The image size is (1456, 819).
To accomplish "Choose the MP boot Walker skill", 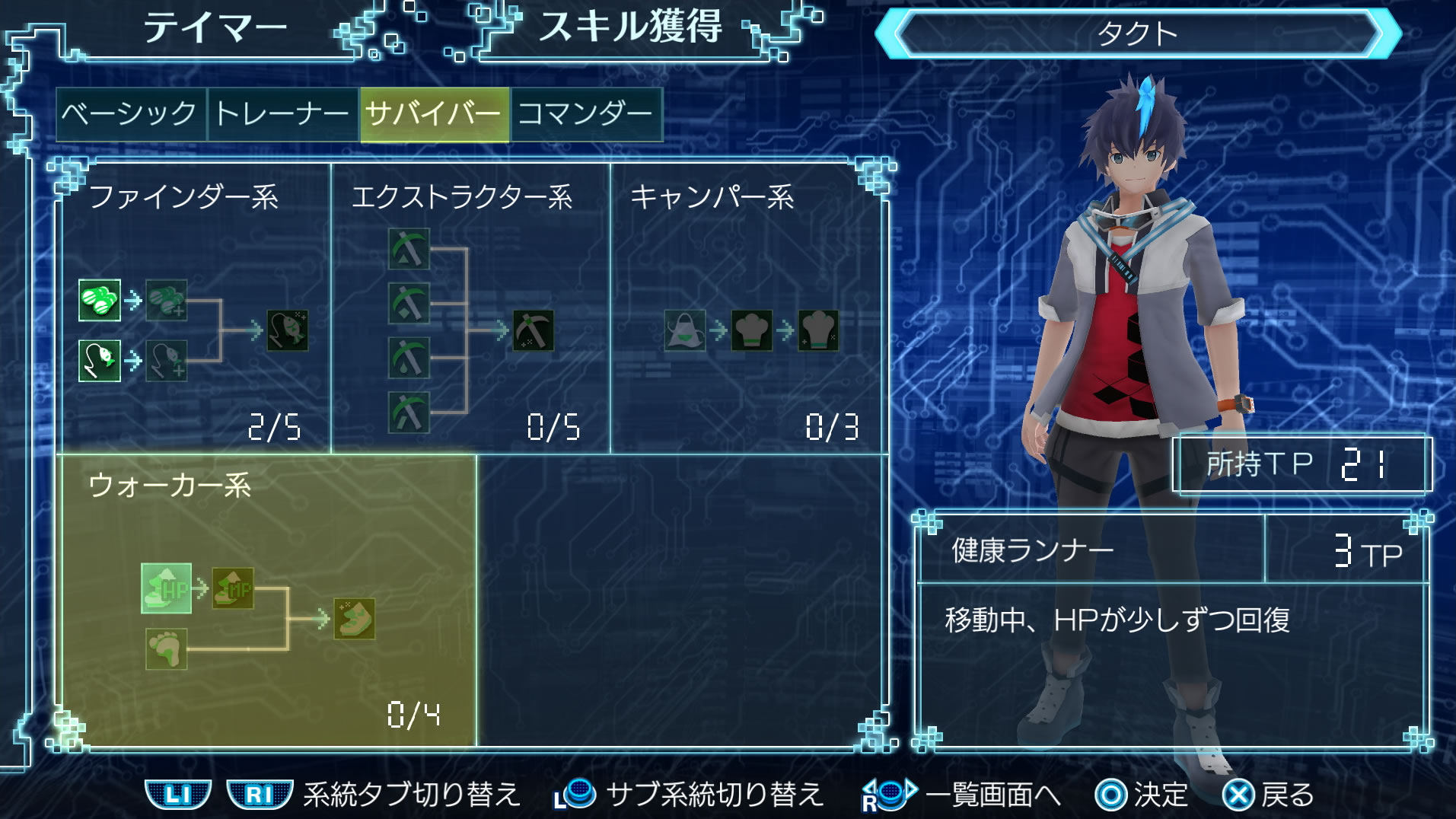I will tap(233, 588).
